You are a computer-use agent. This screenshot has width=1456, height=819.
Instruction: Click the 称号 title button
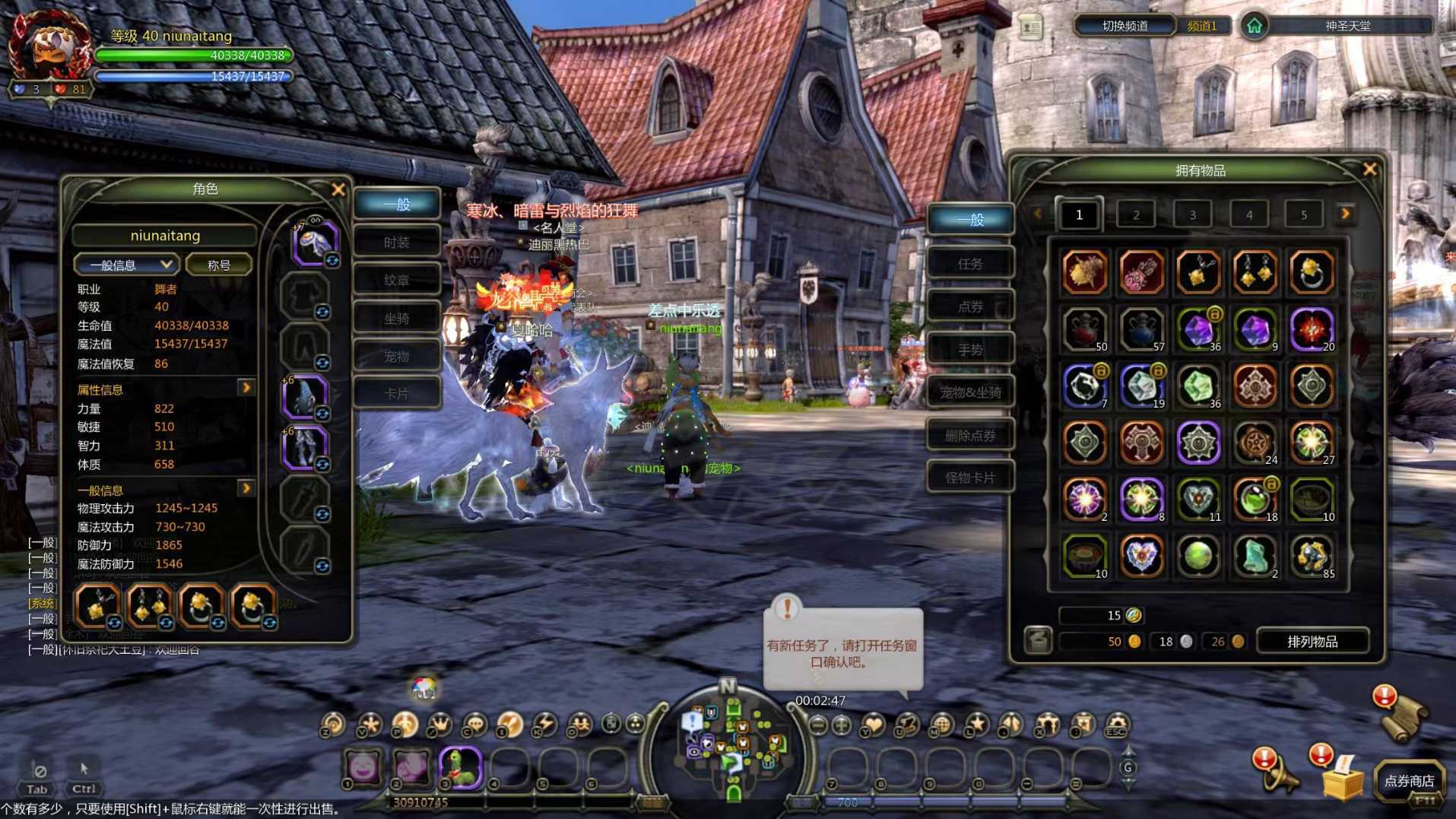[x=219, y=265]
